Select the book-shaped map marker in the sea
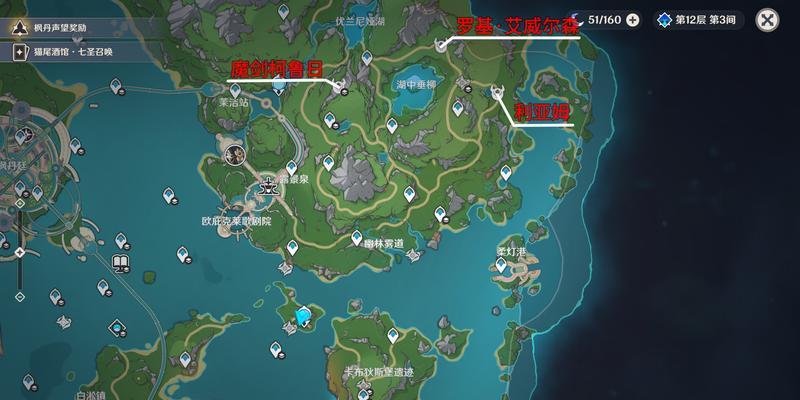This screenshot has width=800, height=400. [x=121, y=264]
